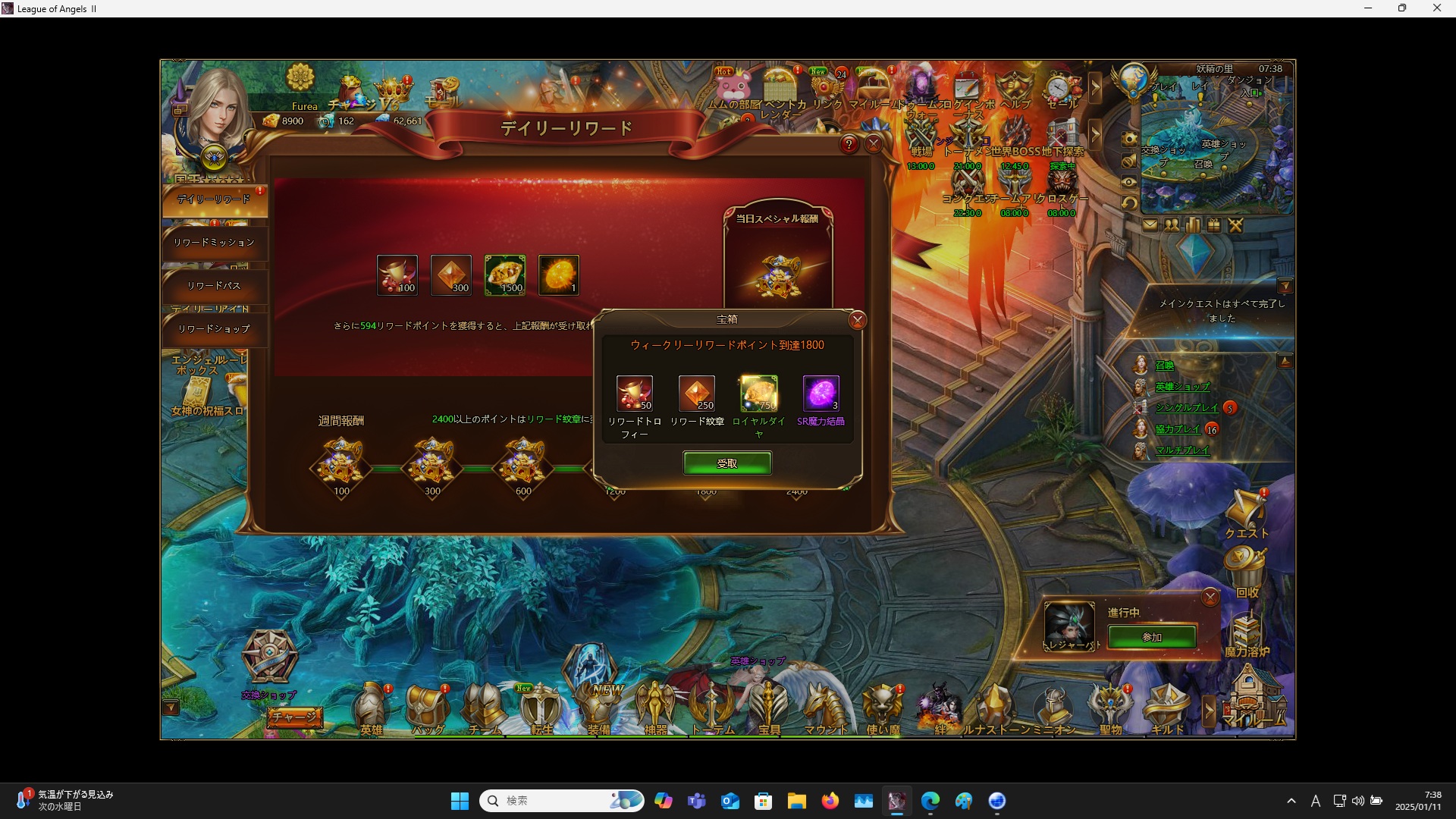Open the クエスト quest menu
Screen dimensions: 1456x819
click(1246, 513)
